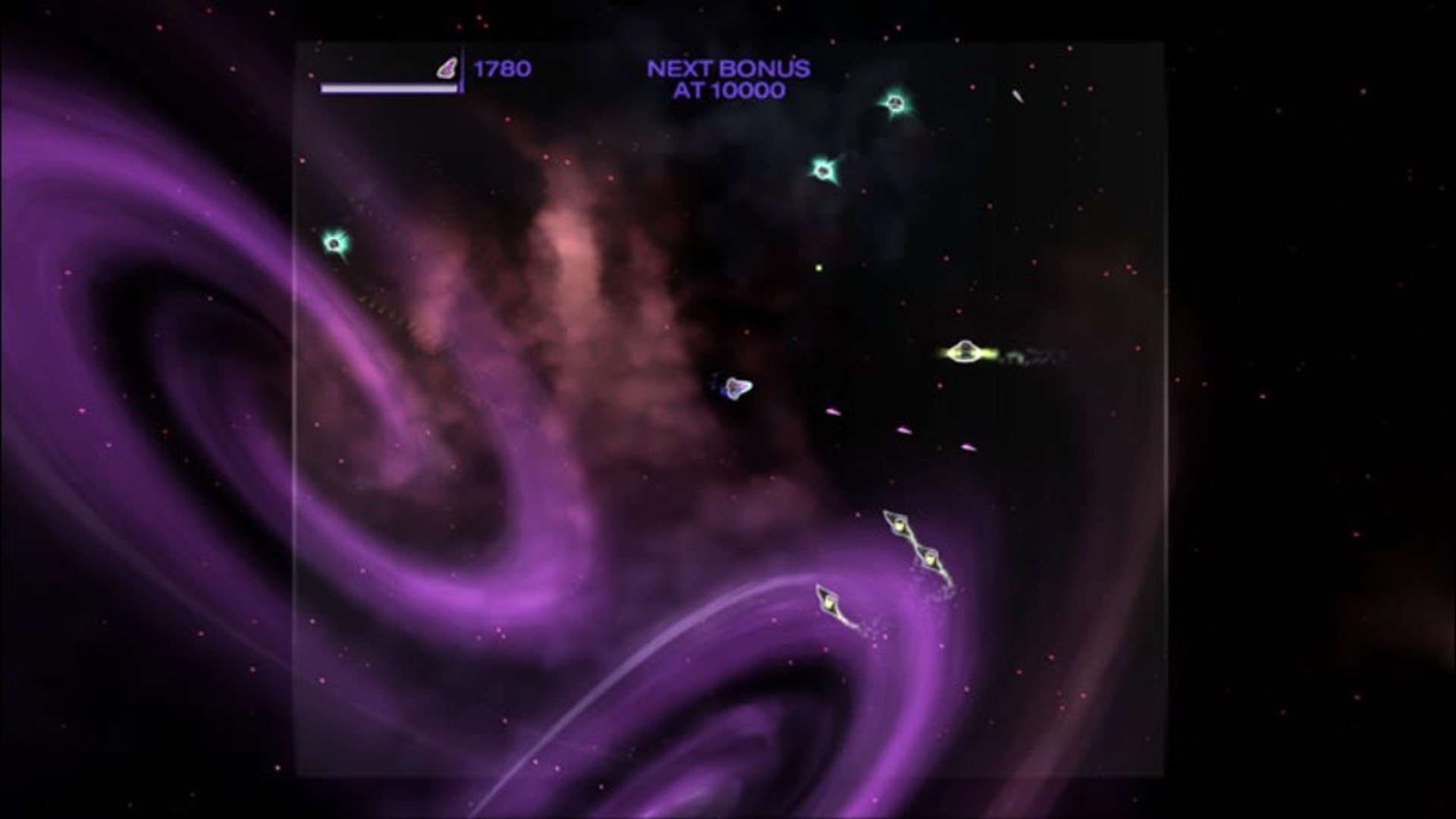Screen dimensions: 1456x819
Task: Select the ship icon in the HUD
Action: [x=447, y=68]
